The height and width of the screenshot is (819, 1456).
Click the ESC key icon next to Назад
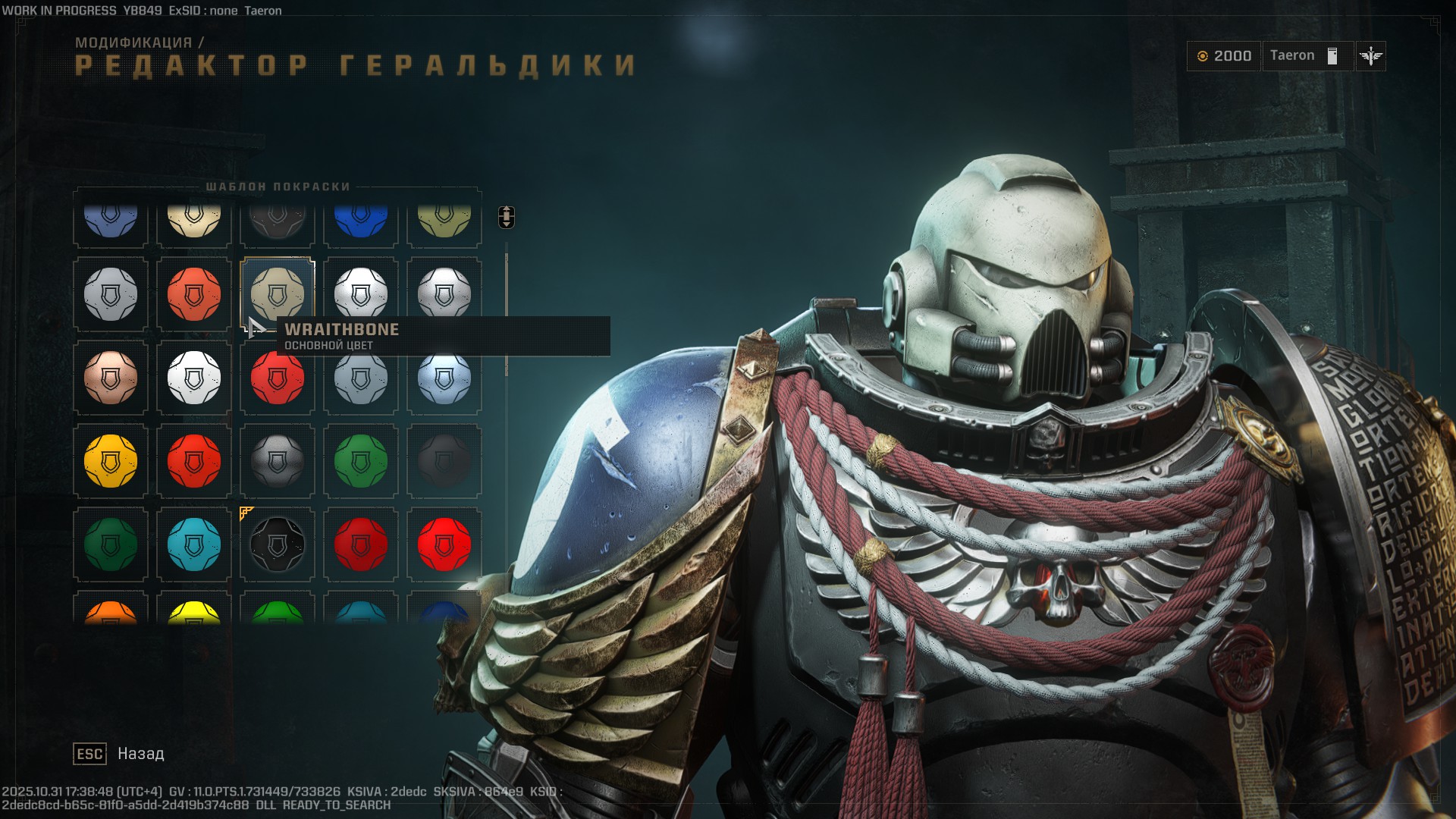(89, 754)
